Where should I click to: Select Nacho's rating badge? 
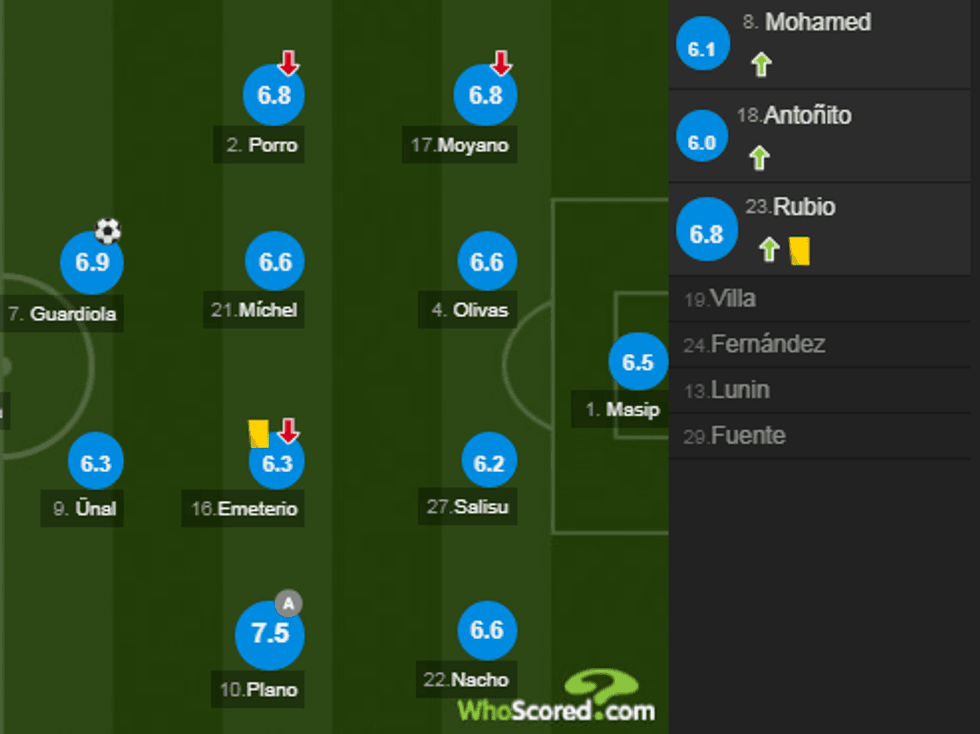pyautogui.click(x=487, y=630)
